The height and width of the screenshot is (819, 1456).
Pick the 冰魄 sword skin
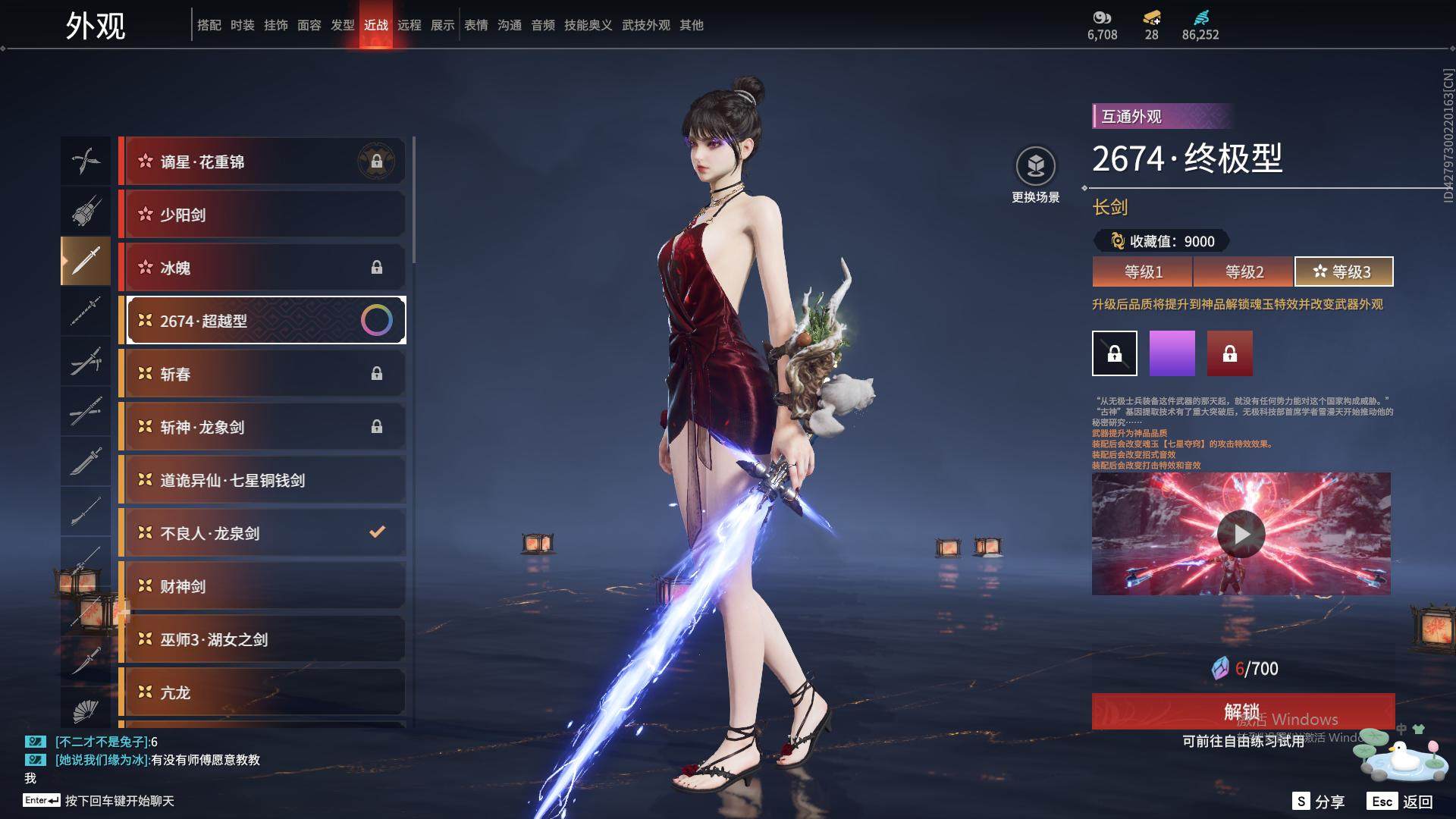pos(262,268)
